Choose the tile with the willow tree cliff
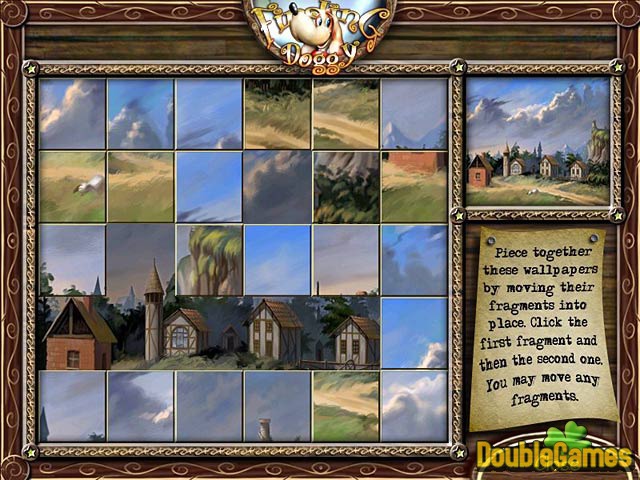Viewport: 640px width, 480px height. tap(209, 259)
